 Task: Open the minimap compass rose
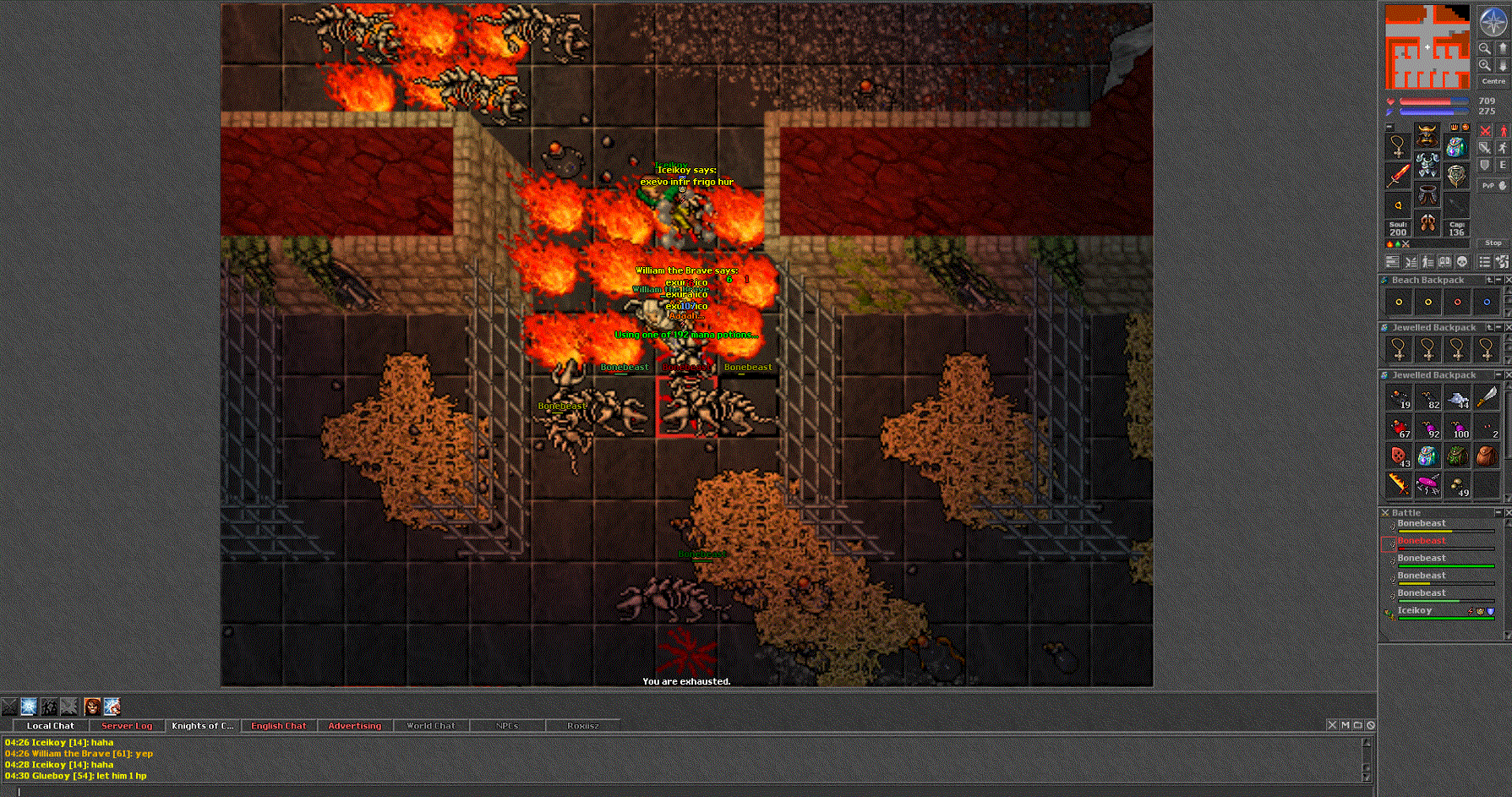coord(1493,22)
